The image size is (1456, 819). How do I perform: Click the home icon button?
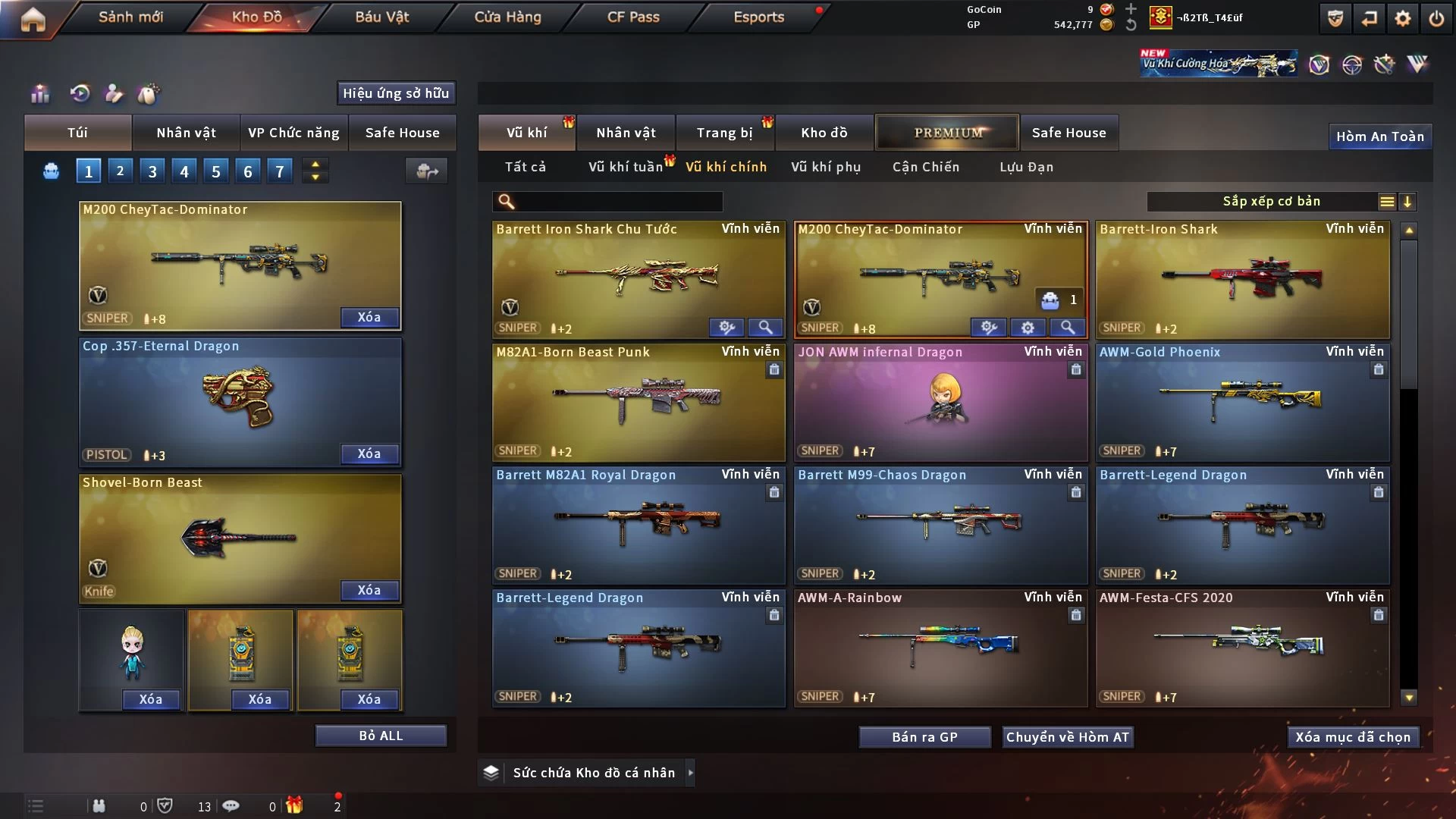[33, 19]
